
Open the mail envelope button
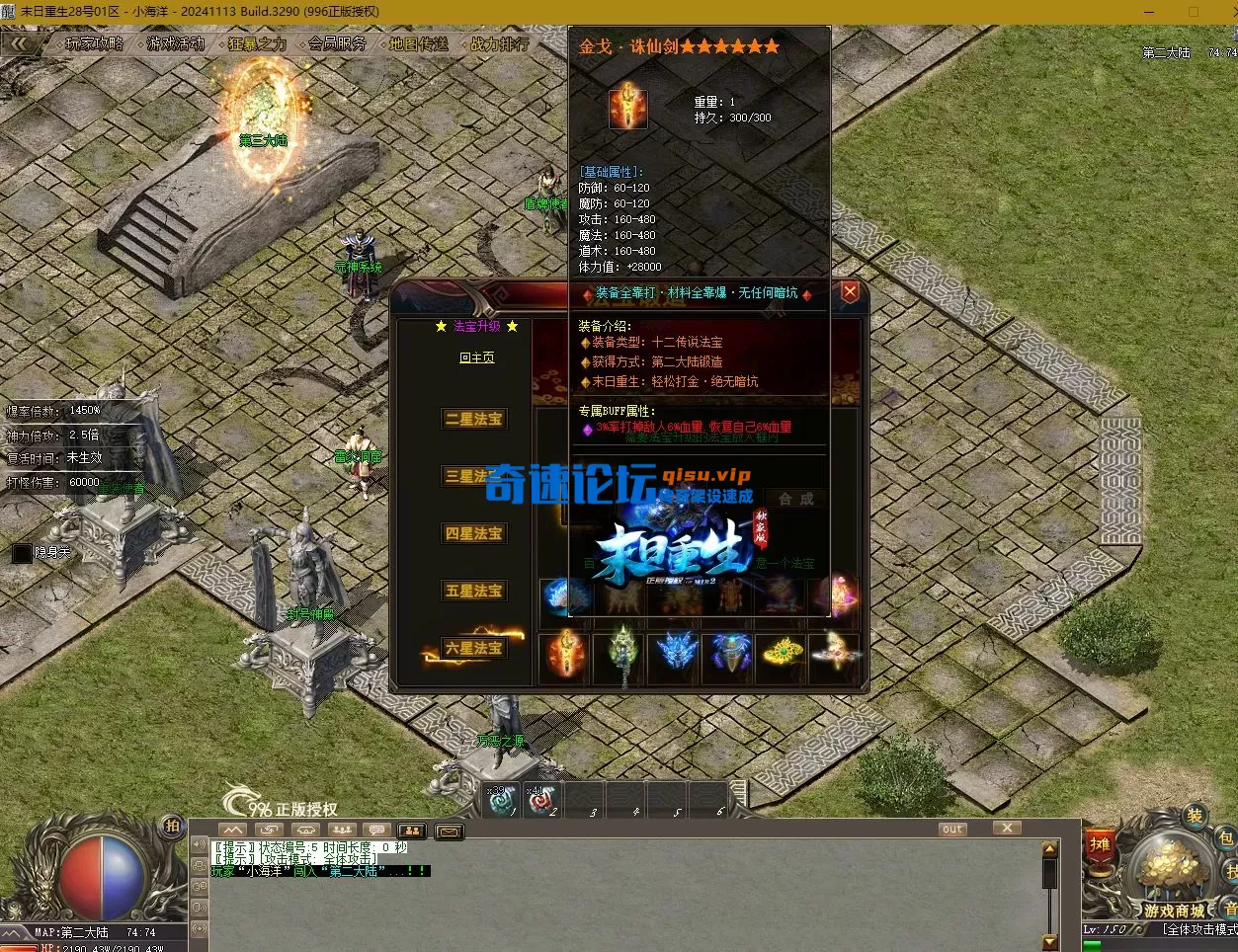click(x=449, y=832)
